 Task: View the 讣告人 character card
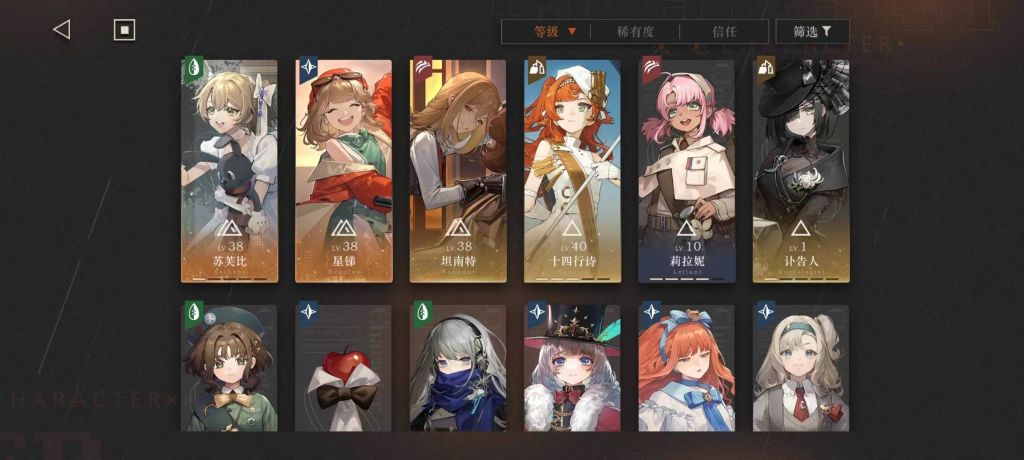pyautogui.click(x=800, y=170)
